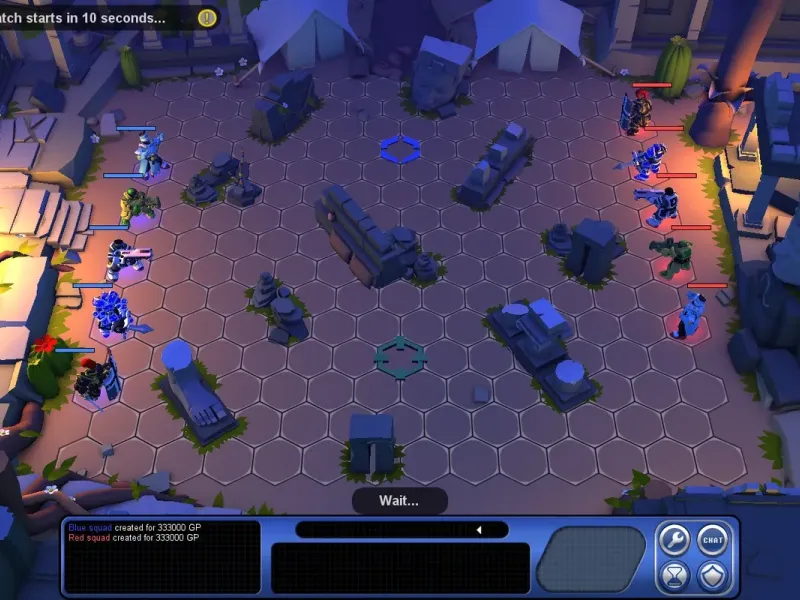The height and width of the screenshot is (600, 800).
Task: Open the wrench settings button
Action: pos(673,540)
